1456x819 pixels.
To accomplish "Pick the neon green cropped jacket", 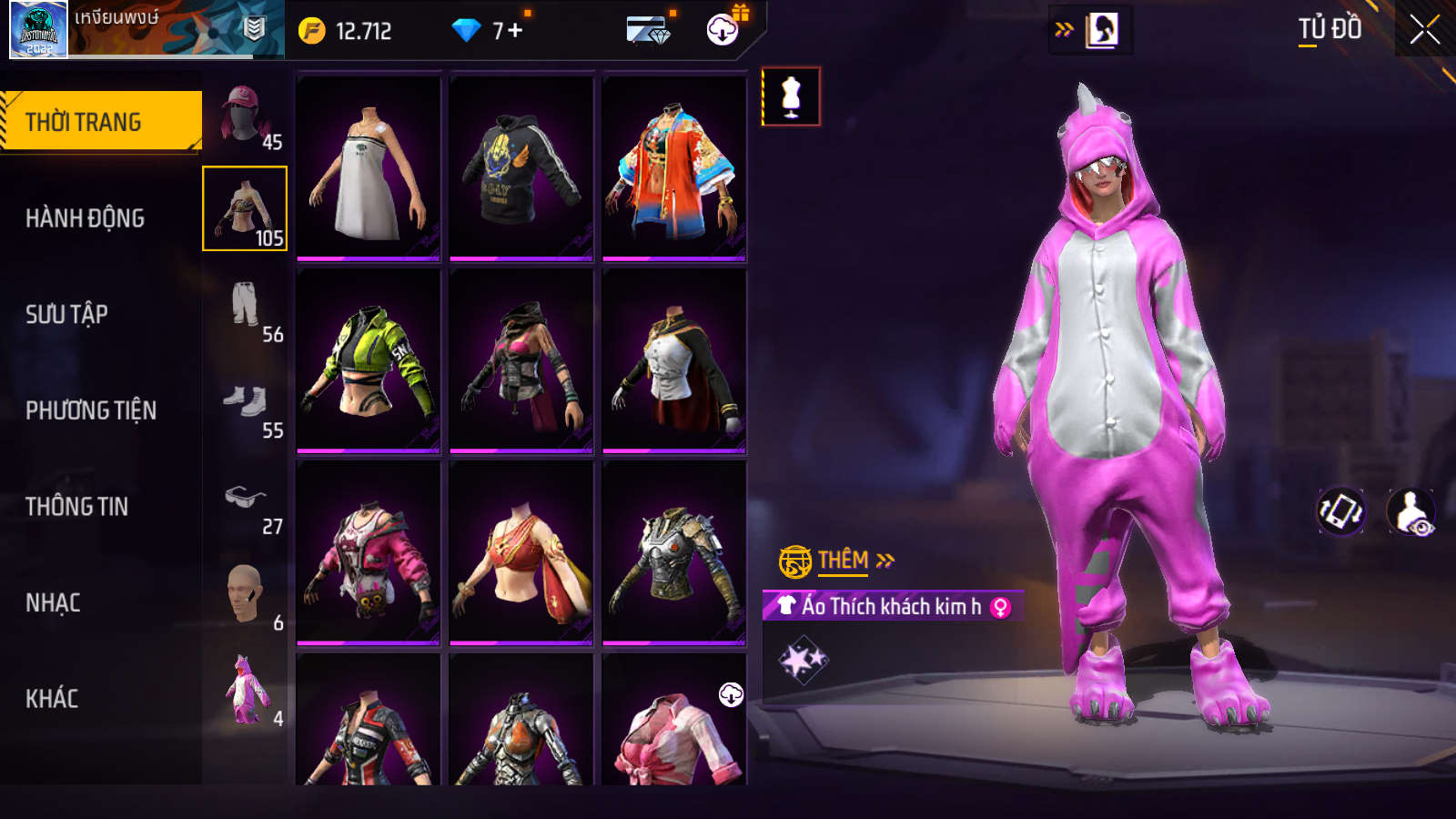I will pyautogui.click(x=369, y=361).
